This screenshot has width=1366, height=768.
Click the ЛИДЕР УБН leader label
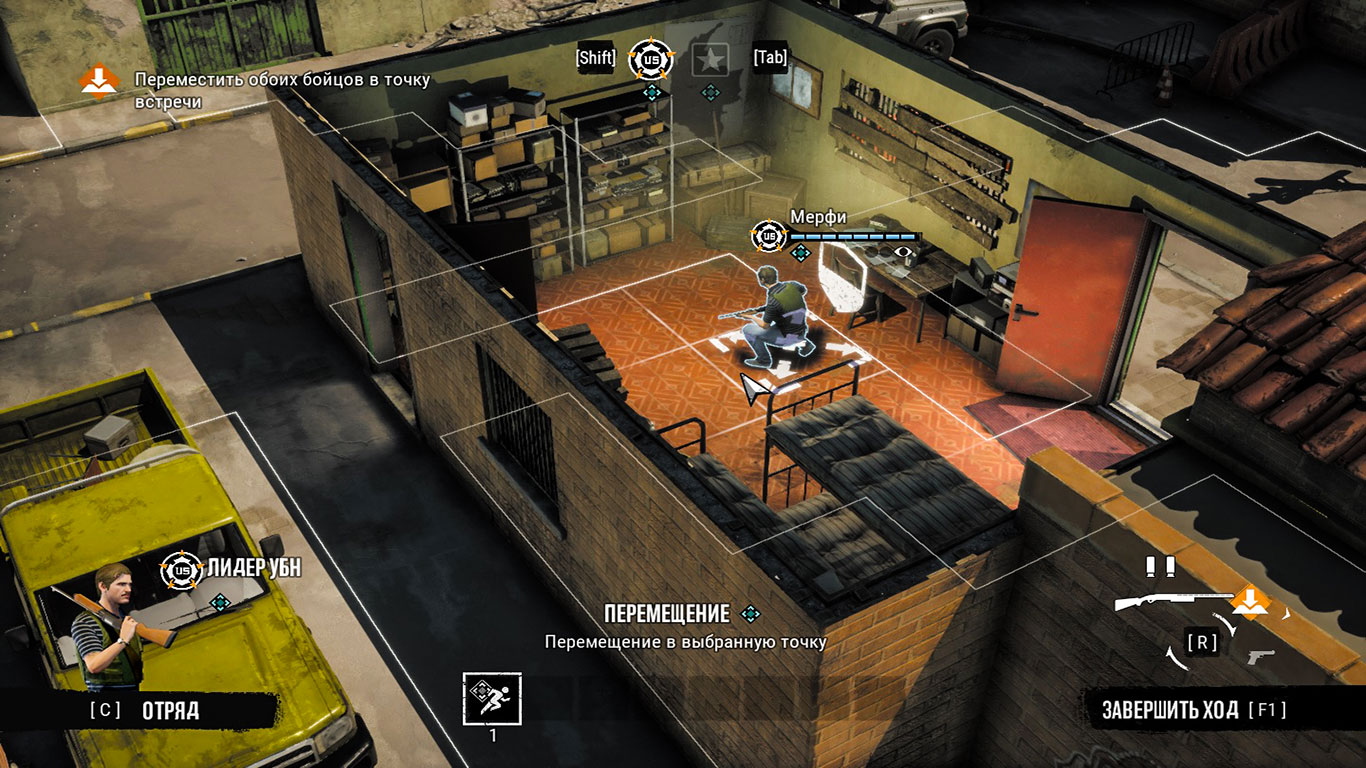254,569
